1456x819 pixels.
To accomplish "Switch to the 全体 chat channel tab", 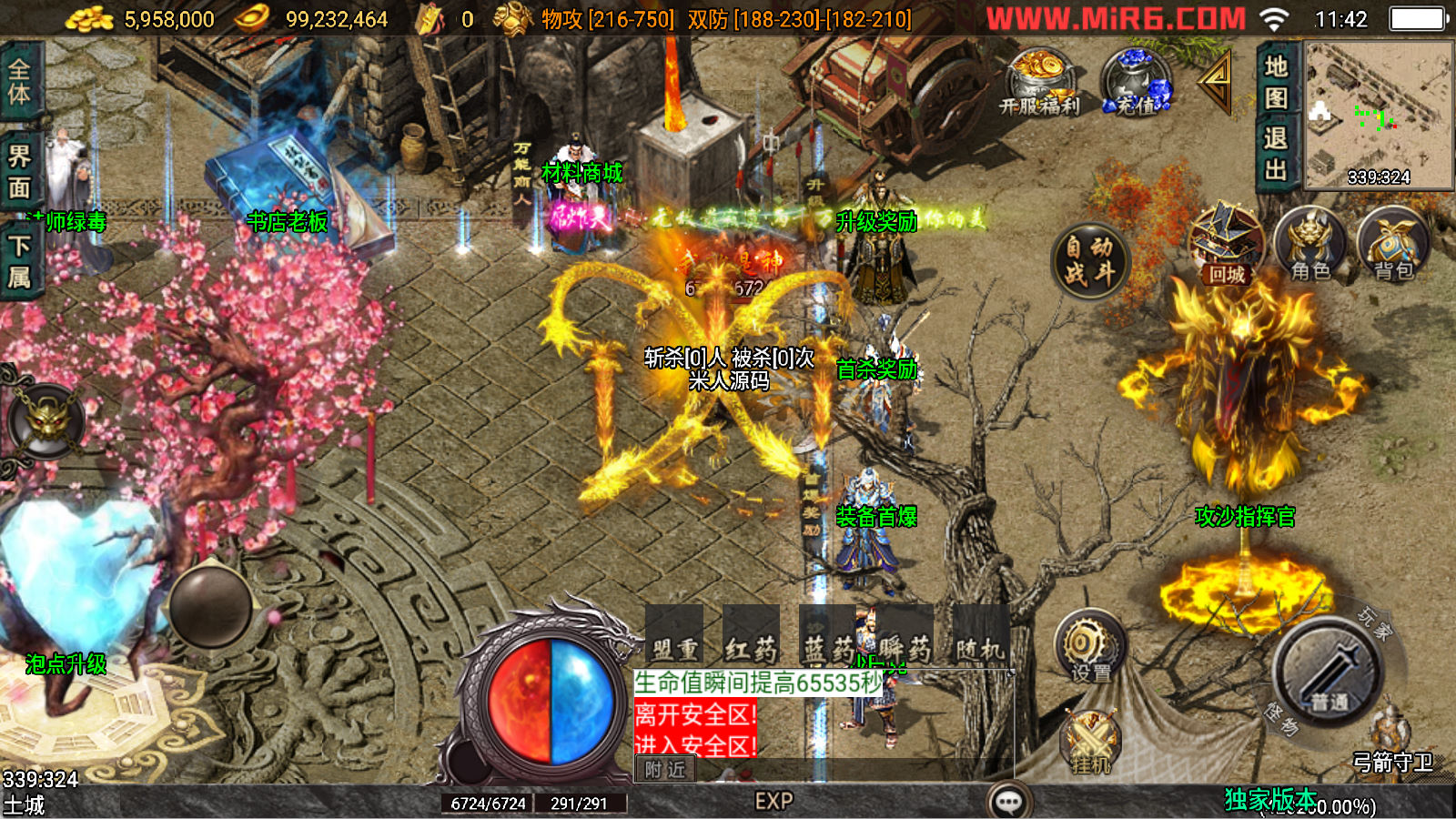I will [x=19, y=81].
